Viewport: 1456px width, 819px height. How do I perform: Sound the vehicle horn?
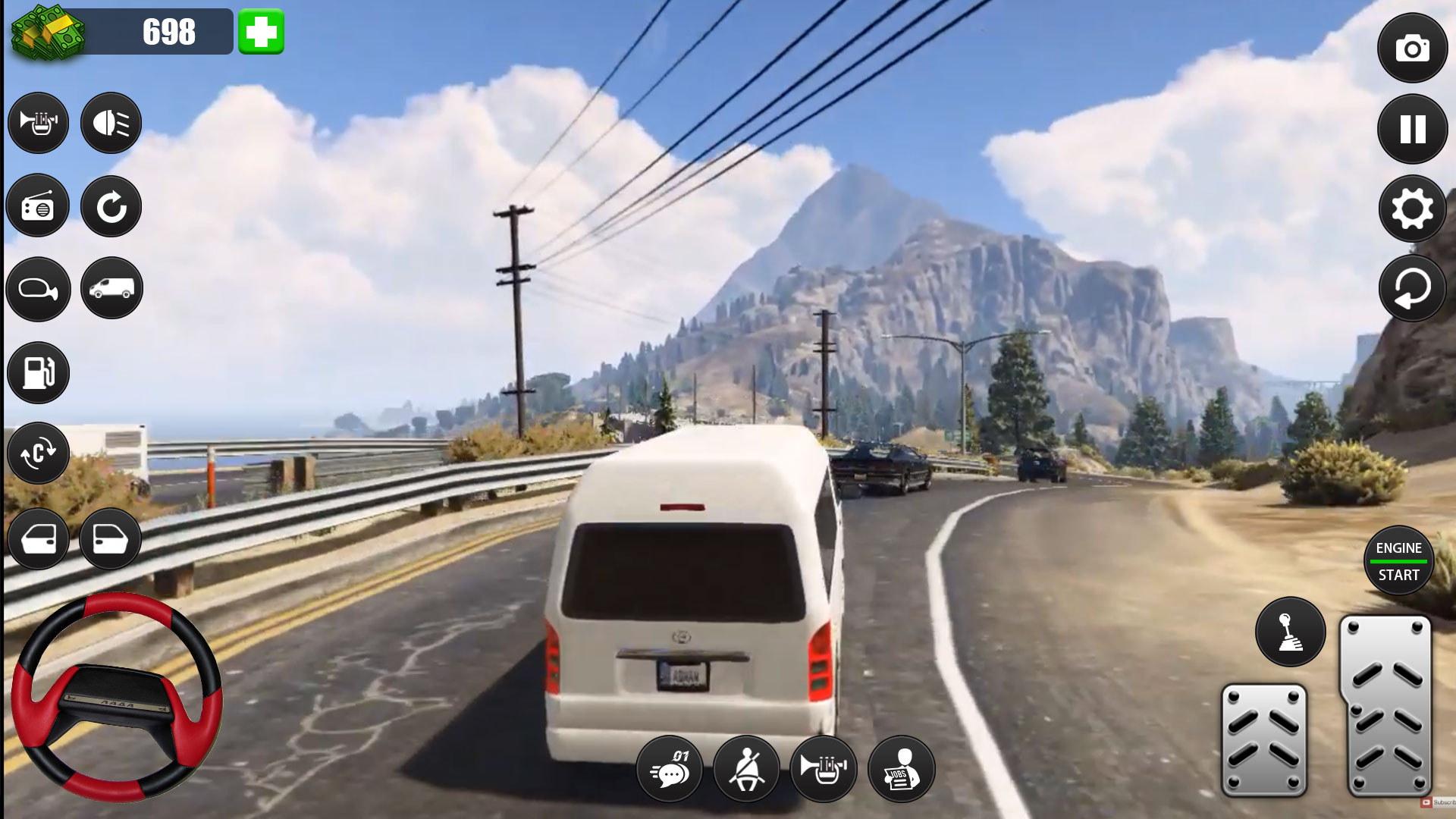pos(38,122)
